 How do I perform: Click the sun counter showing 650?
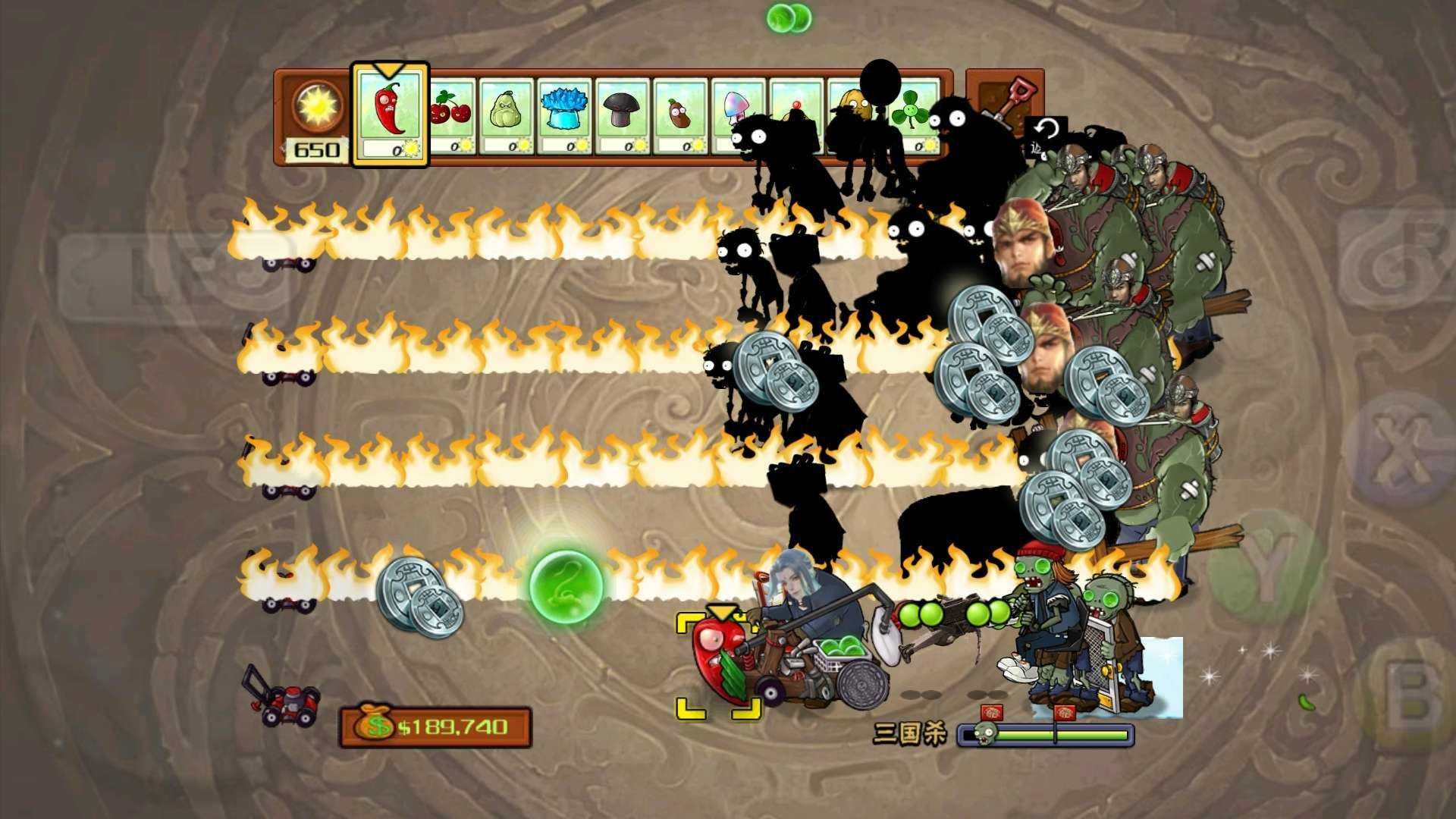point(318,114)
